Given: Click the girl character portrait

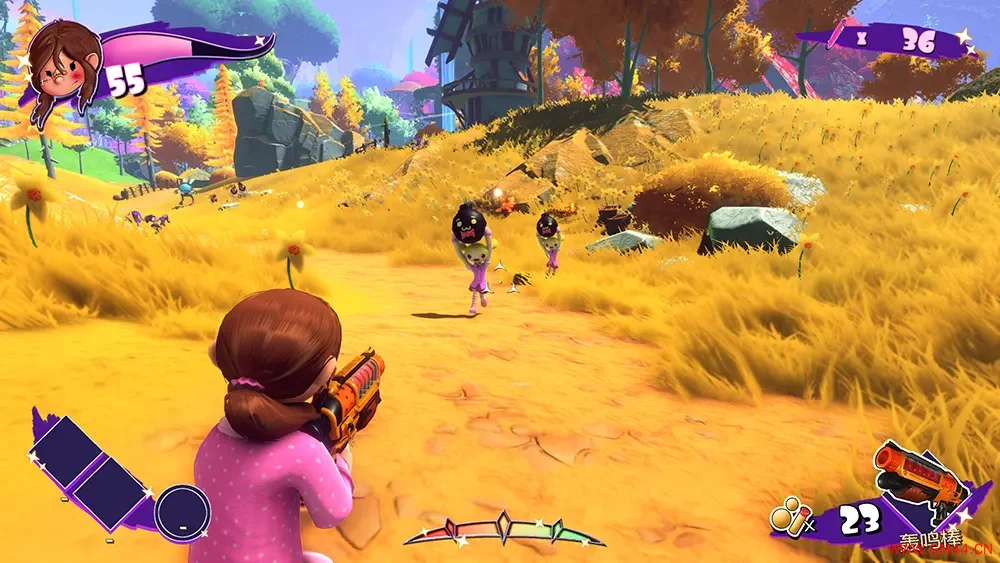Looking at the screenshot, I should pos(63,62).
